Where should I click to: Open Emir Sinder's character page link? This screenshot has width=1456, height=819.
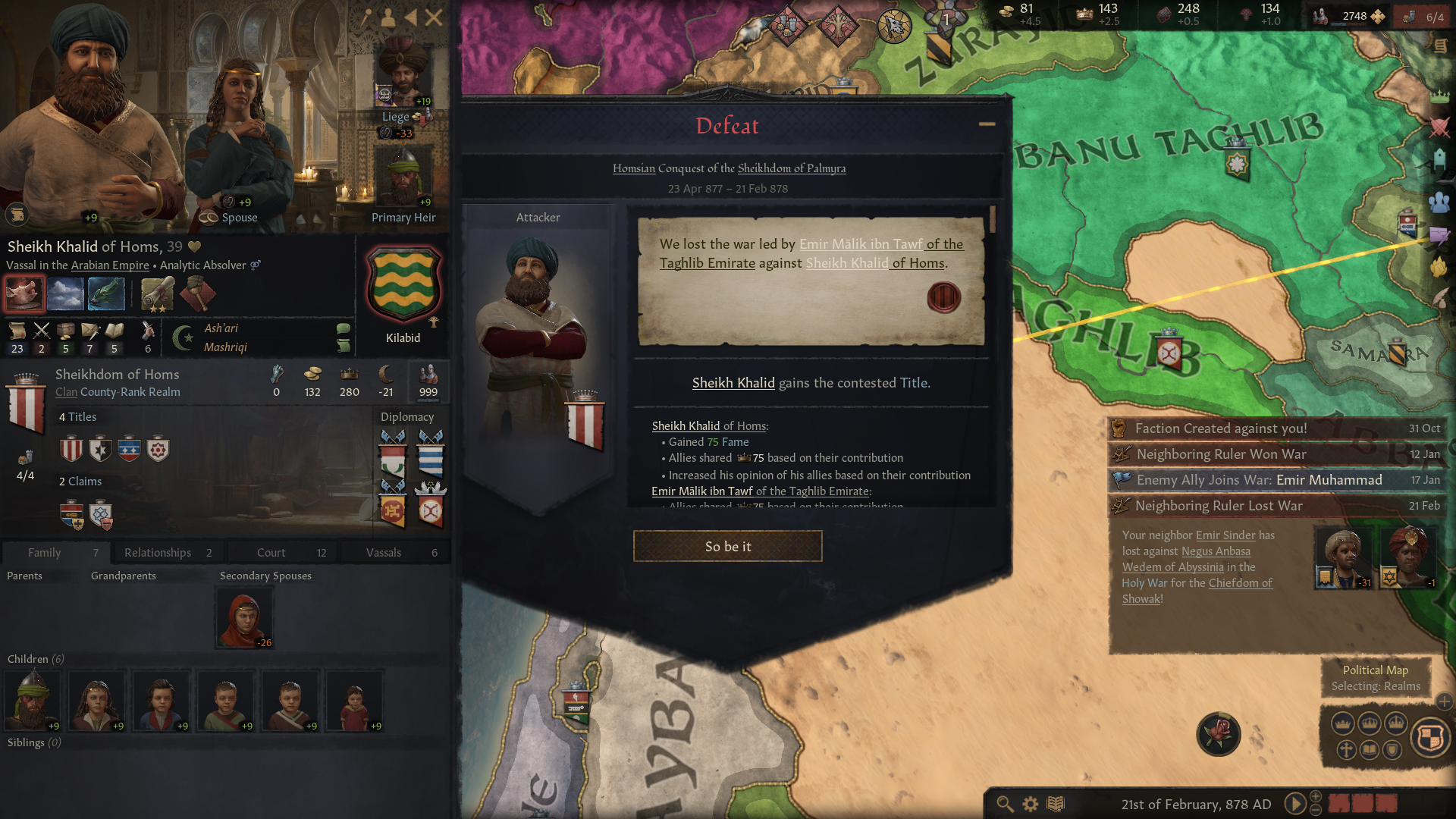1225,535
